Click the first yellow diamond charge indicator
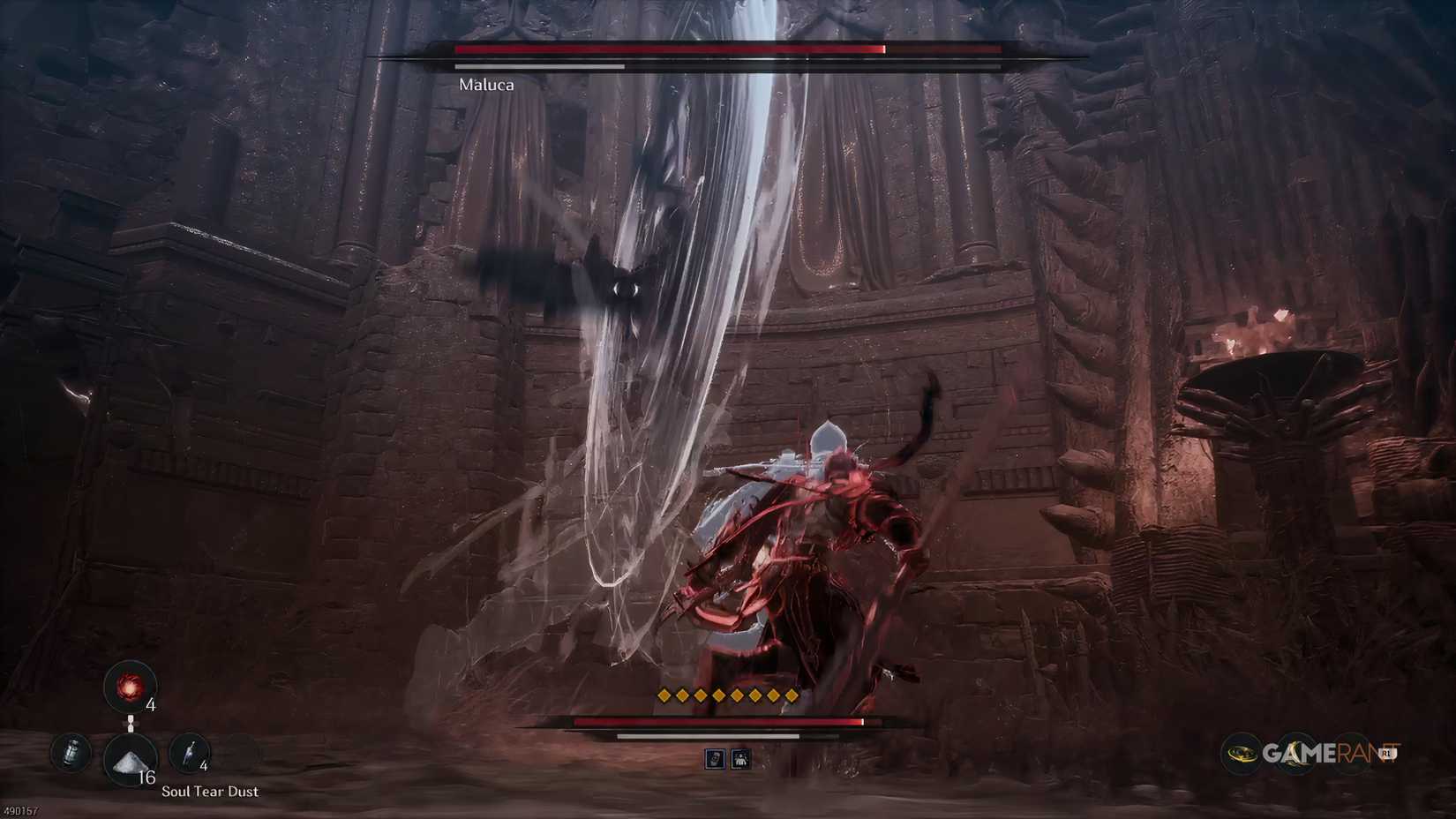 click(x=663, y=696)
